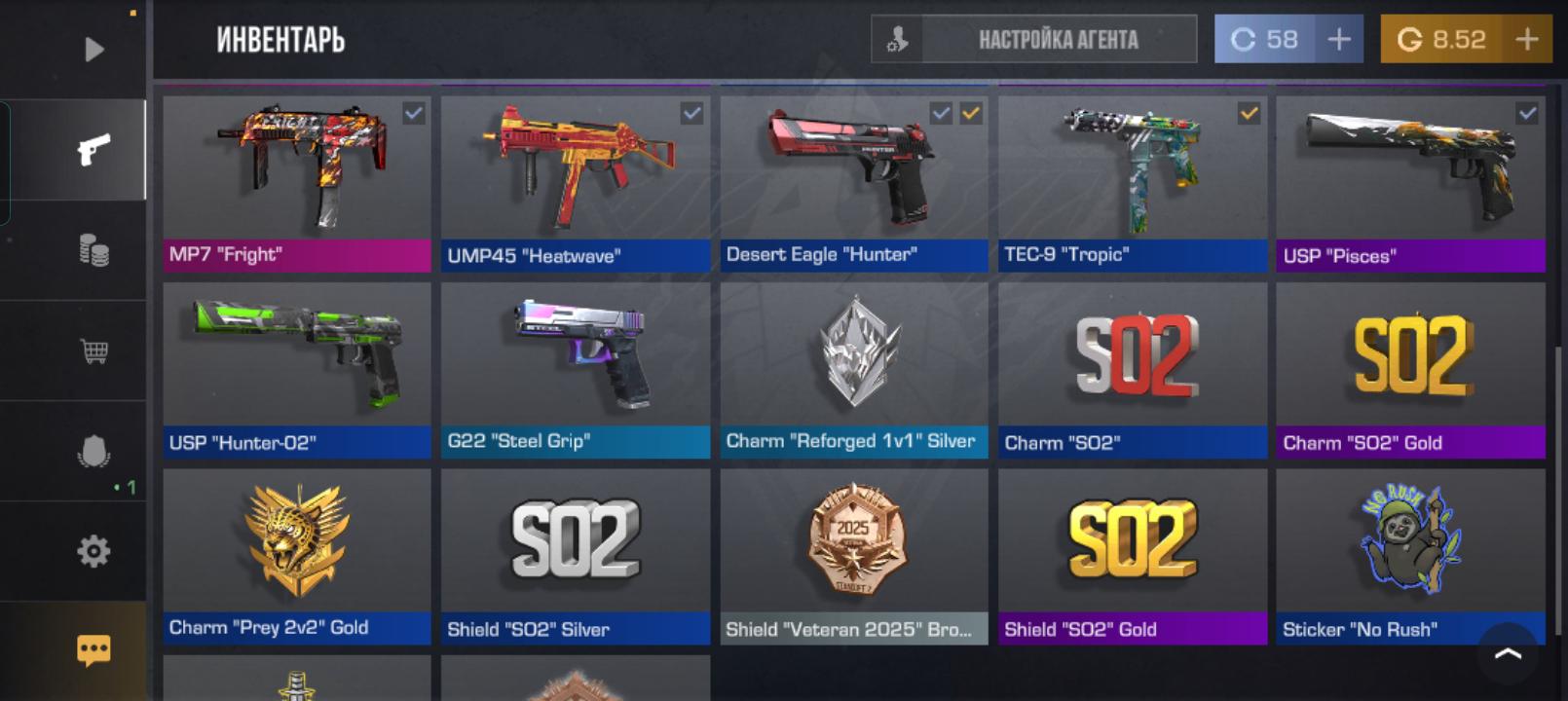
Task: Open the Agent Settings button
Action: tap(1033, 40)
